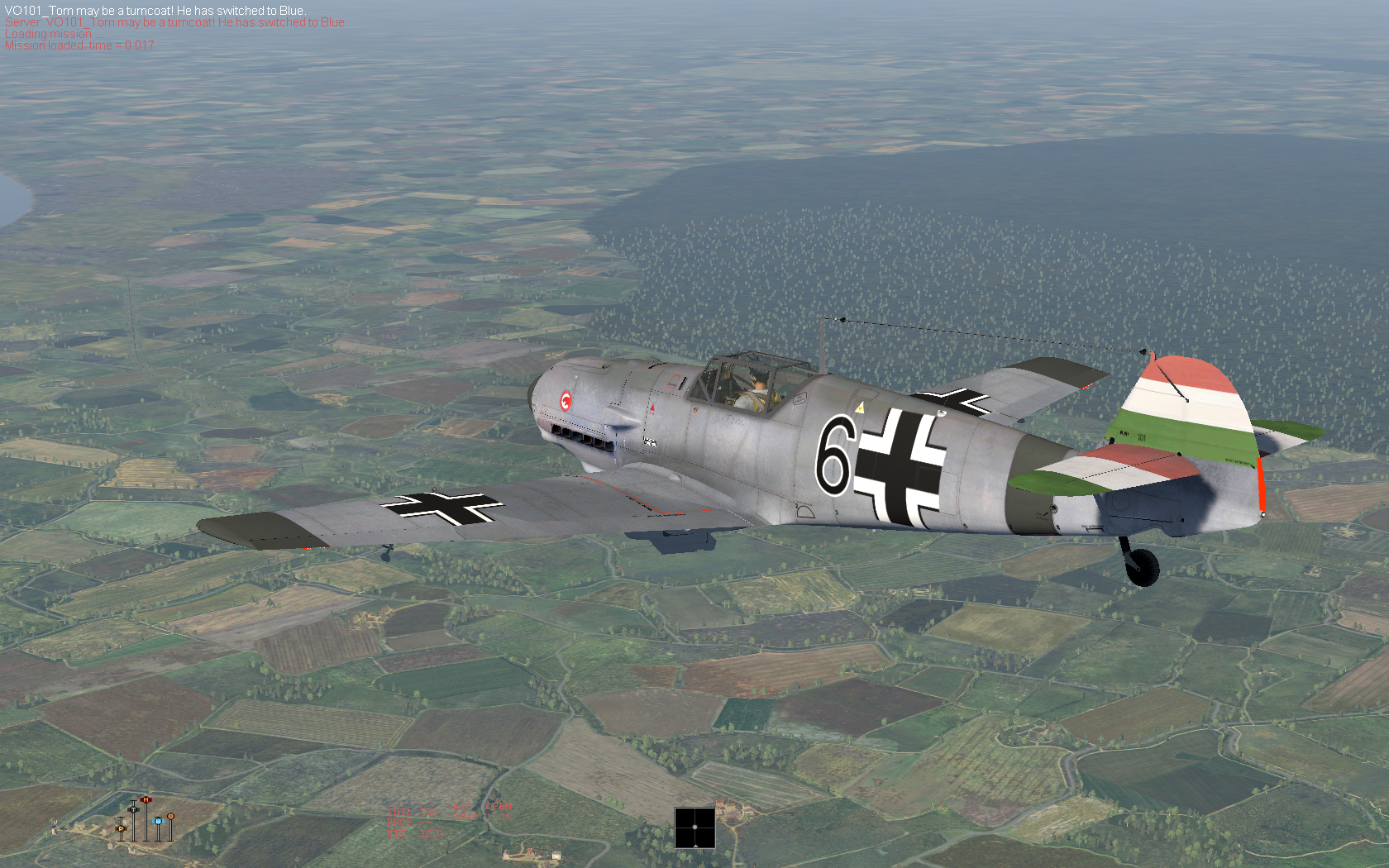Select the red mixture lever marked M

pyautogui.click(x=146, y=800)
